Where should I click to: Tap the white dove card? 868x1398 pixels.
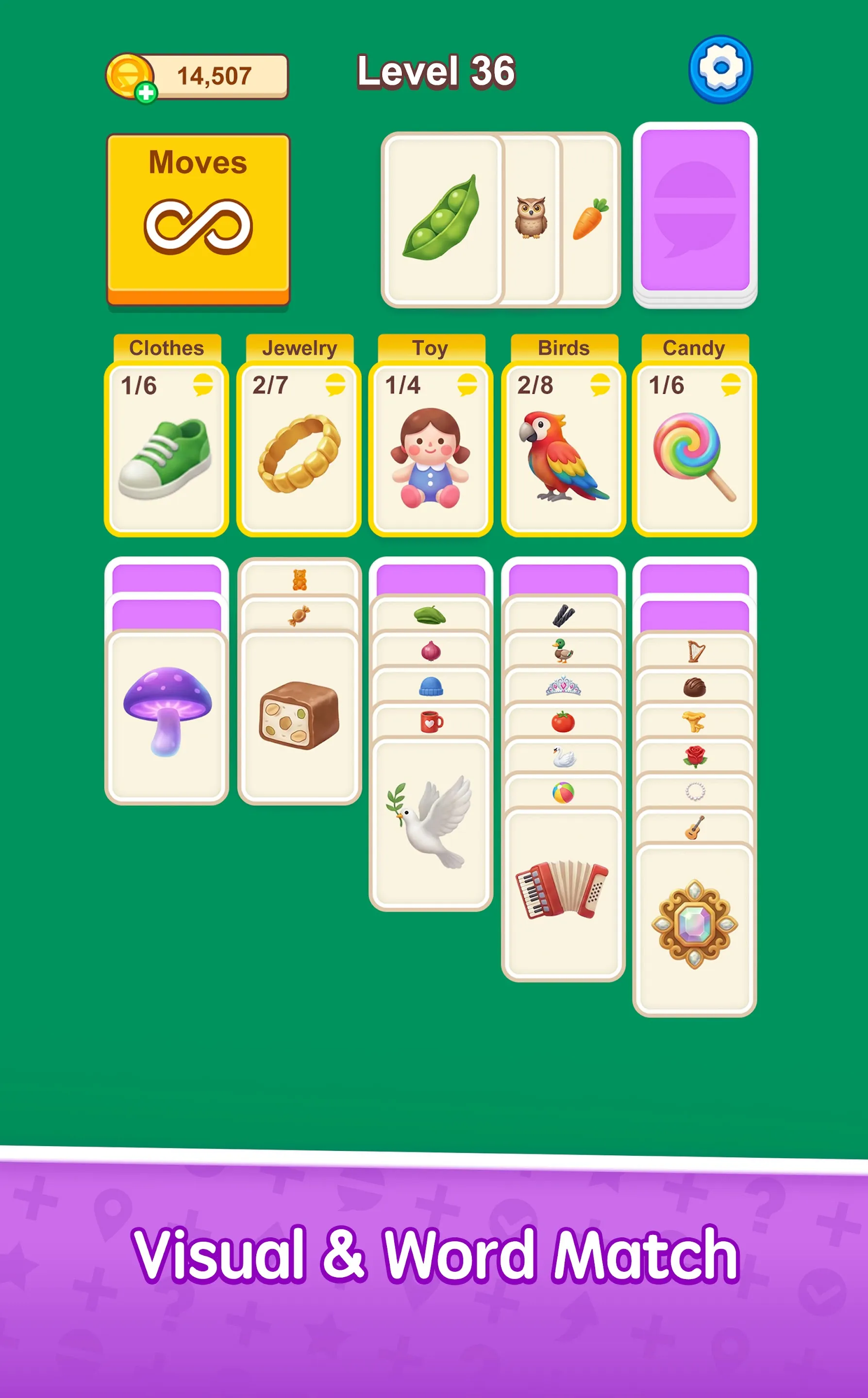coord(430,826)
